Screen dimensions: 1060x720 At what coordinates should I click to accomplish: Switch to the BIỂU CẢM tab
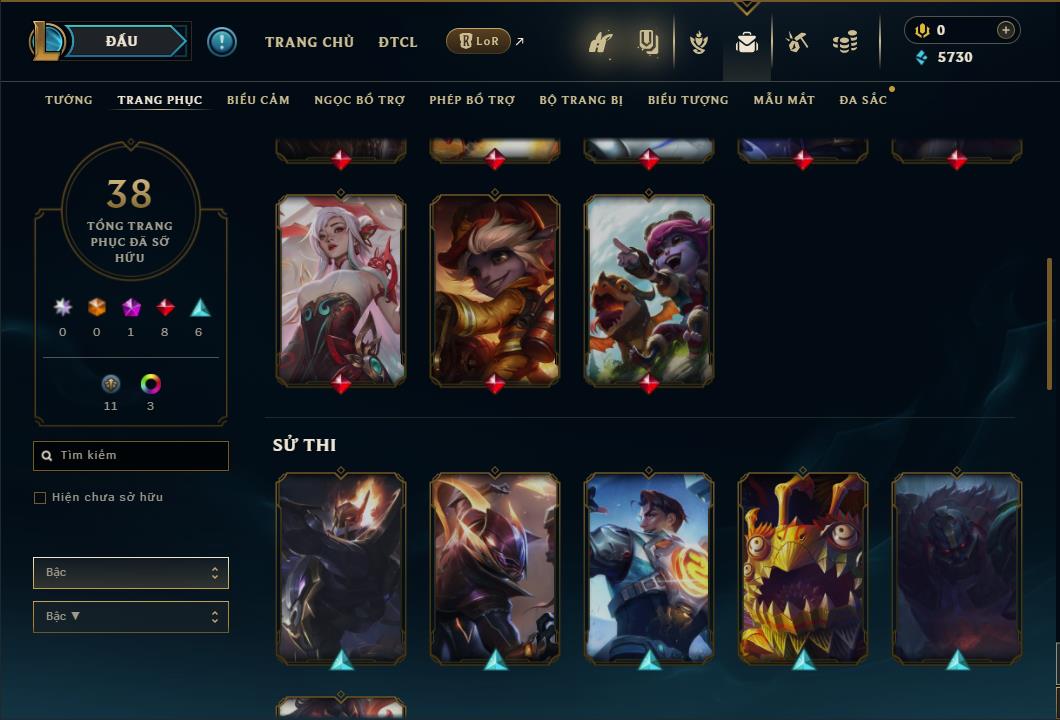(x=258, y=100)
